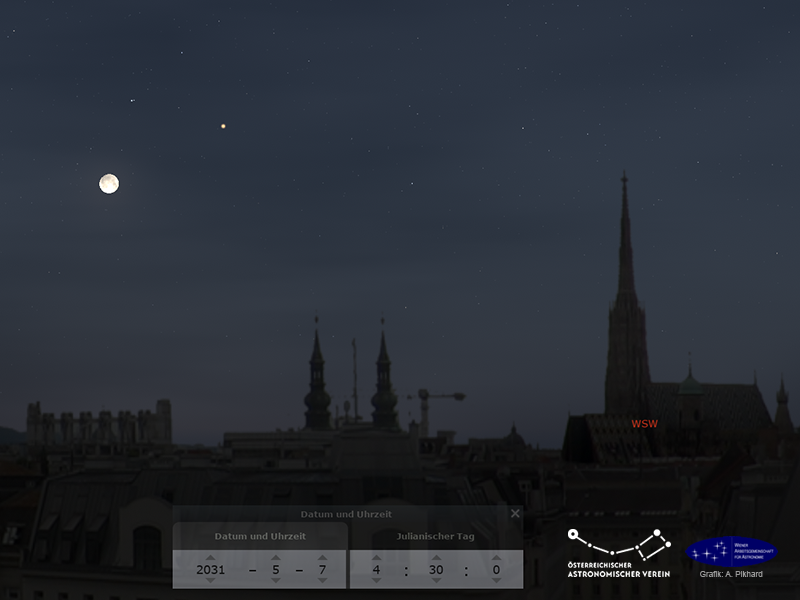Increase the month value with its up arrow
This screenshot has height=600, width=800.
pyautogui.click(x=275, y=558)
